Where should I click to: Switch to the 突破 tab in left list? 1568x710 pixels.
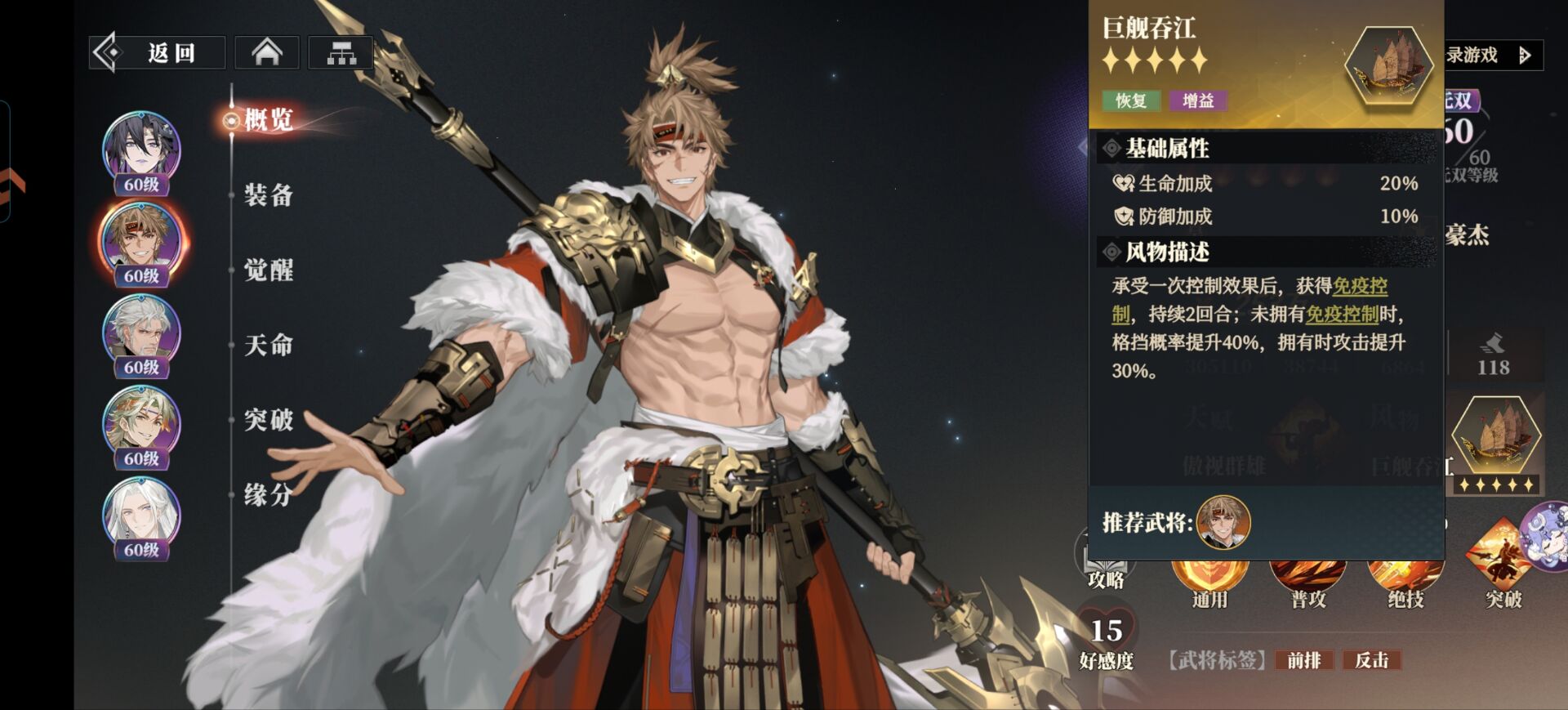[x=268, y=420]
